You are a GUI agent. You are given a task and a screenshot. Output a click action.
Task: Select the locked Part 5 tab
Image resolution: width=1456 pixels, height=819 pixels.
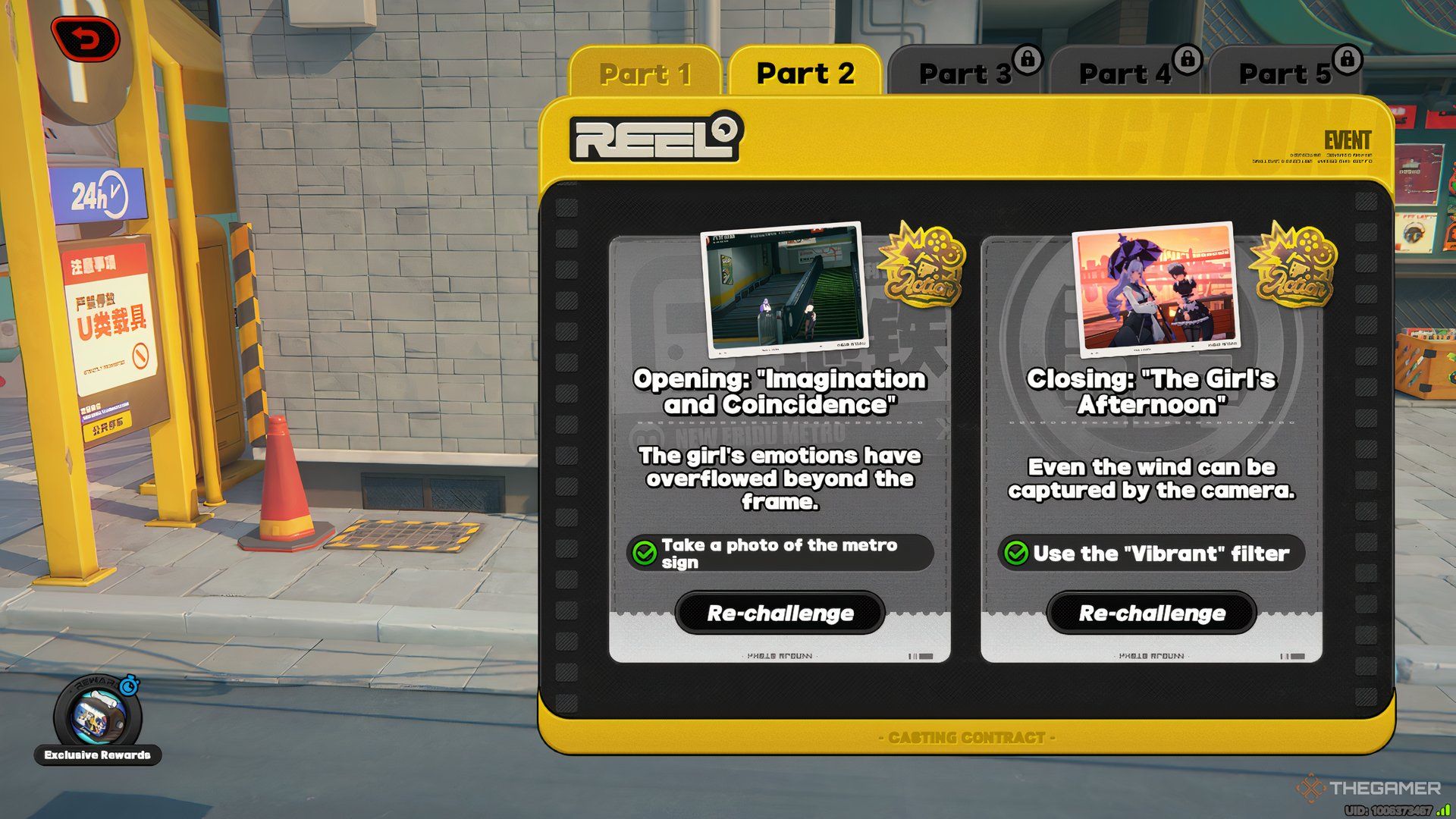tap(1285, 74)
